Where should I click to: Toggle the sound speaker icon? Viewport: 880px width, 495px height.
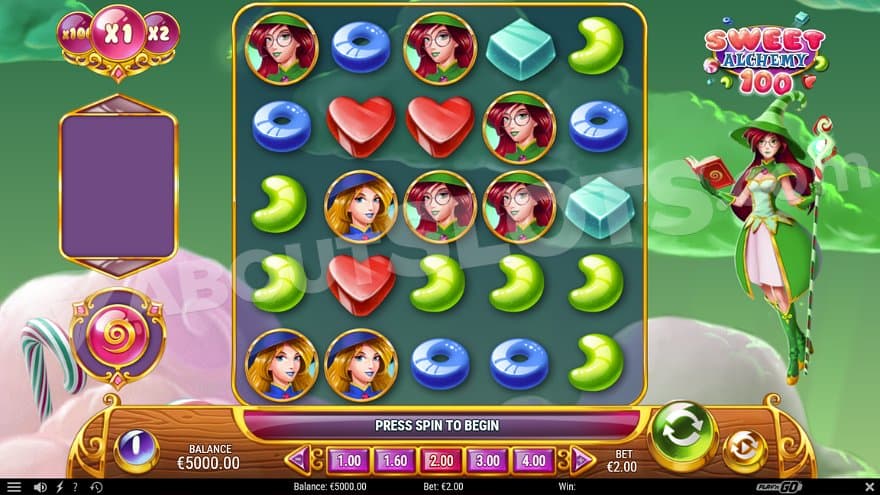click(40, 487)
